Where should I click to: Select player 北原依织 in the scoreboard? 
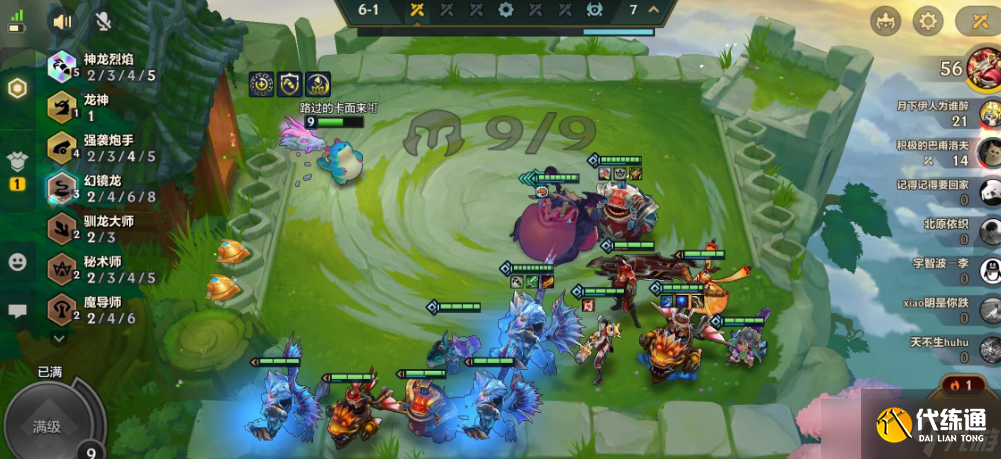click(989, 231)
